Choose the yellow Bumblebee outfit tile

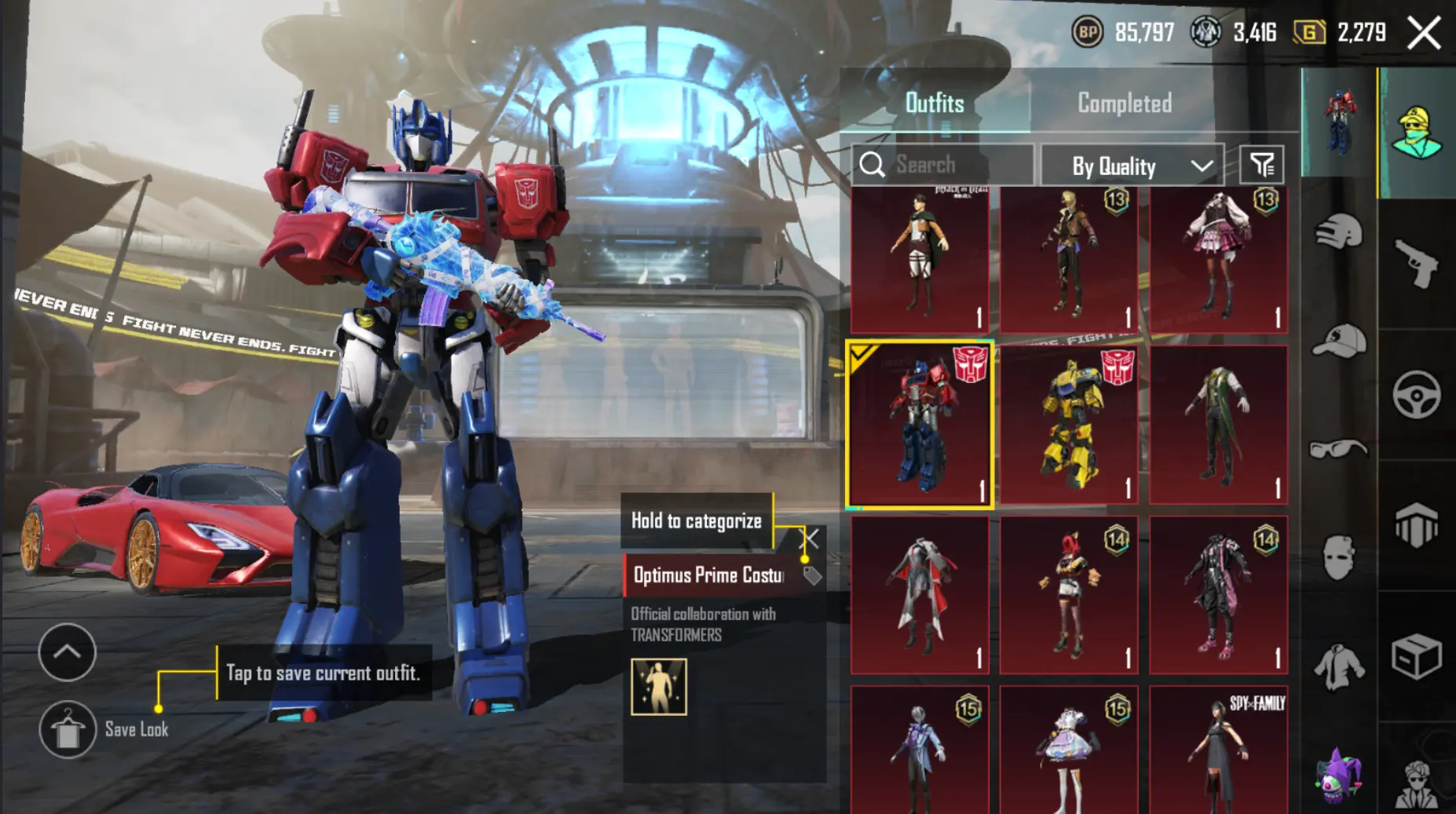(1069, 425)
